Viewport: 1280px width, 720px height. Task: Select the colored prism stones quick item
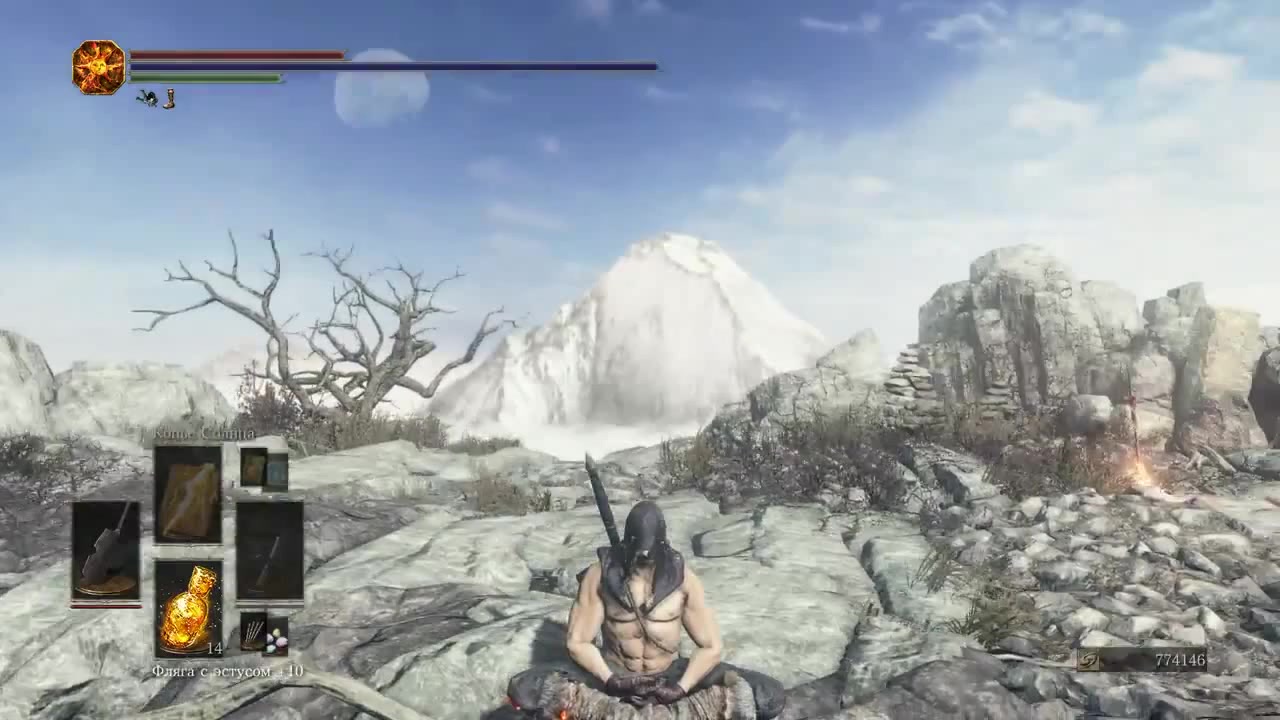pos(276,637)
